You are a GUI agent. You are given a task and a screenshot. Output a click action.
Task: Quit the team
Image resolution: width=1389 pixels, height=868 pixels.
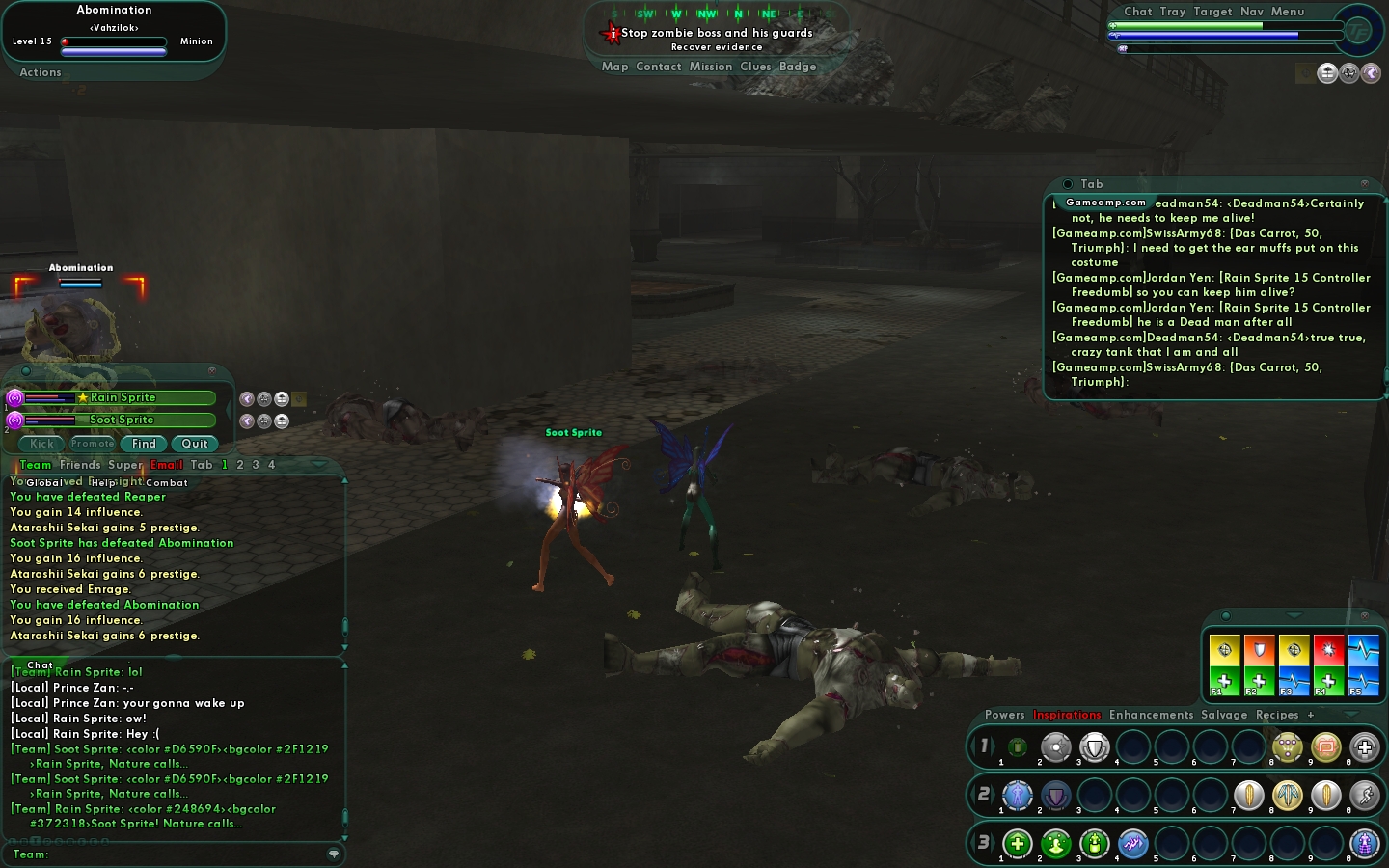coord(195,444)
